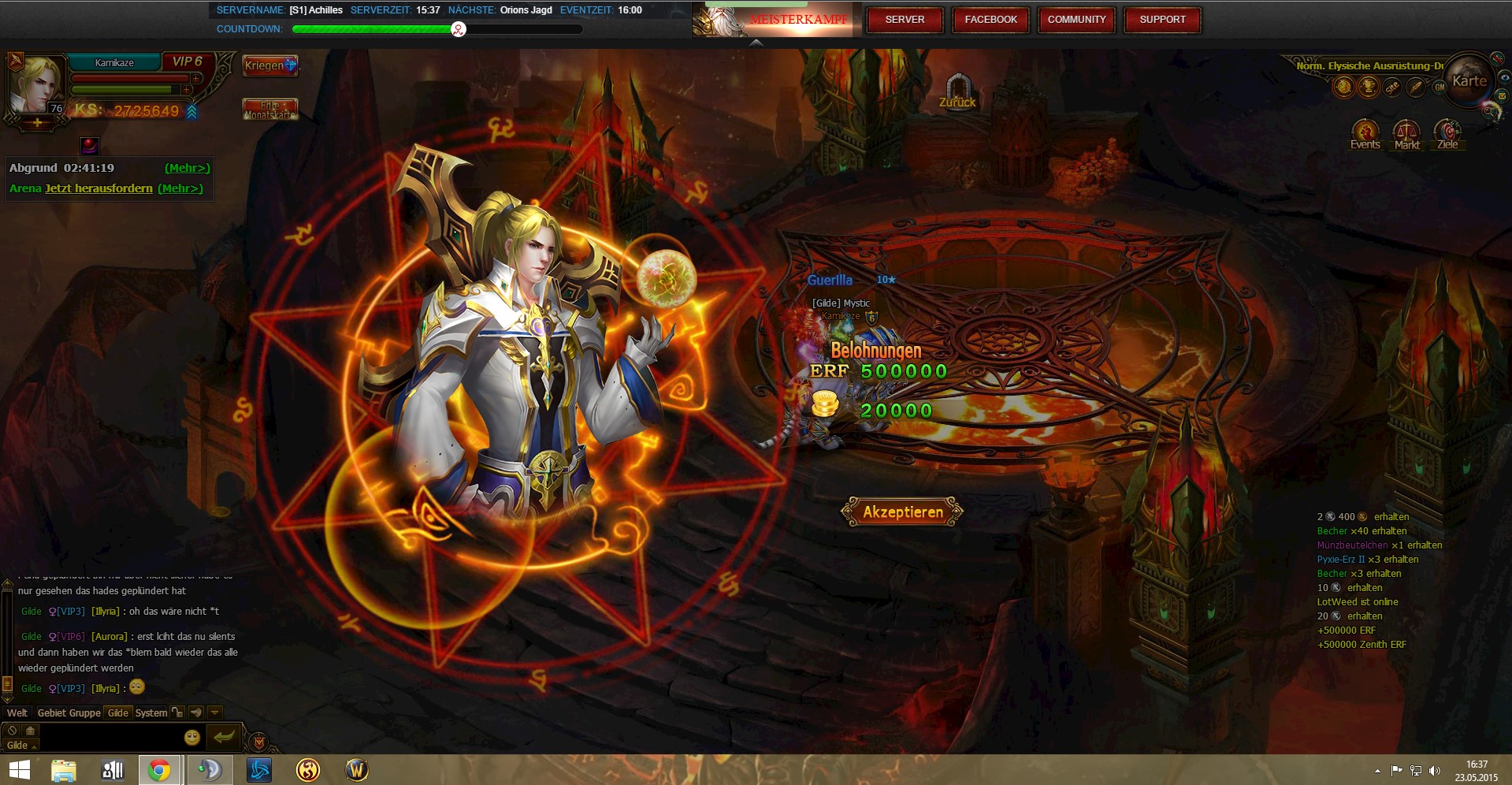1512x785 pixels.
Task: Open the Edle Monatskarte offer
Action: pyautogui.click(x=269, y=110)
